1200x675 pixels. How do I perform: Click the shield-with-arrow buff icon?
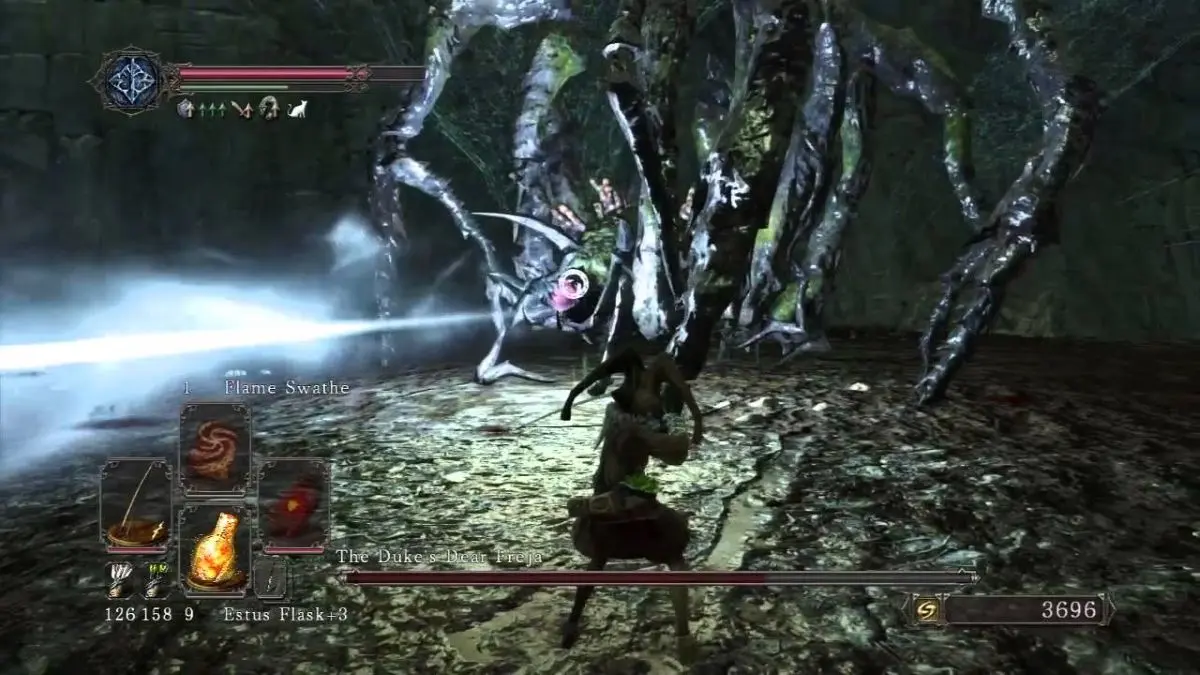[186, 109]
